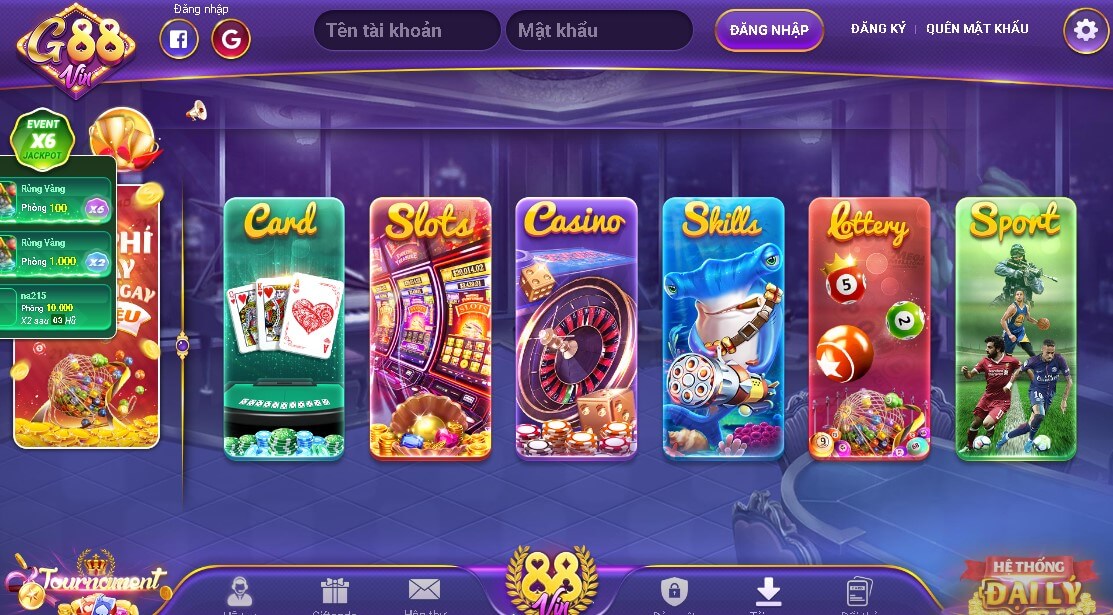Open the mailbox envelope icon
Image resolution: width=1113 pixels, height=615 pixels.
click(424, 592)
